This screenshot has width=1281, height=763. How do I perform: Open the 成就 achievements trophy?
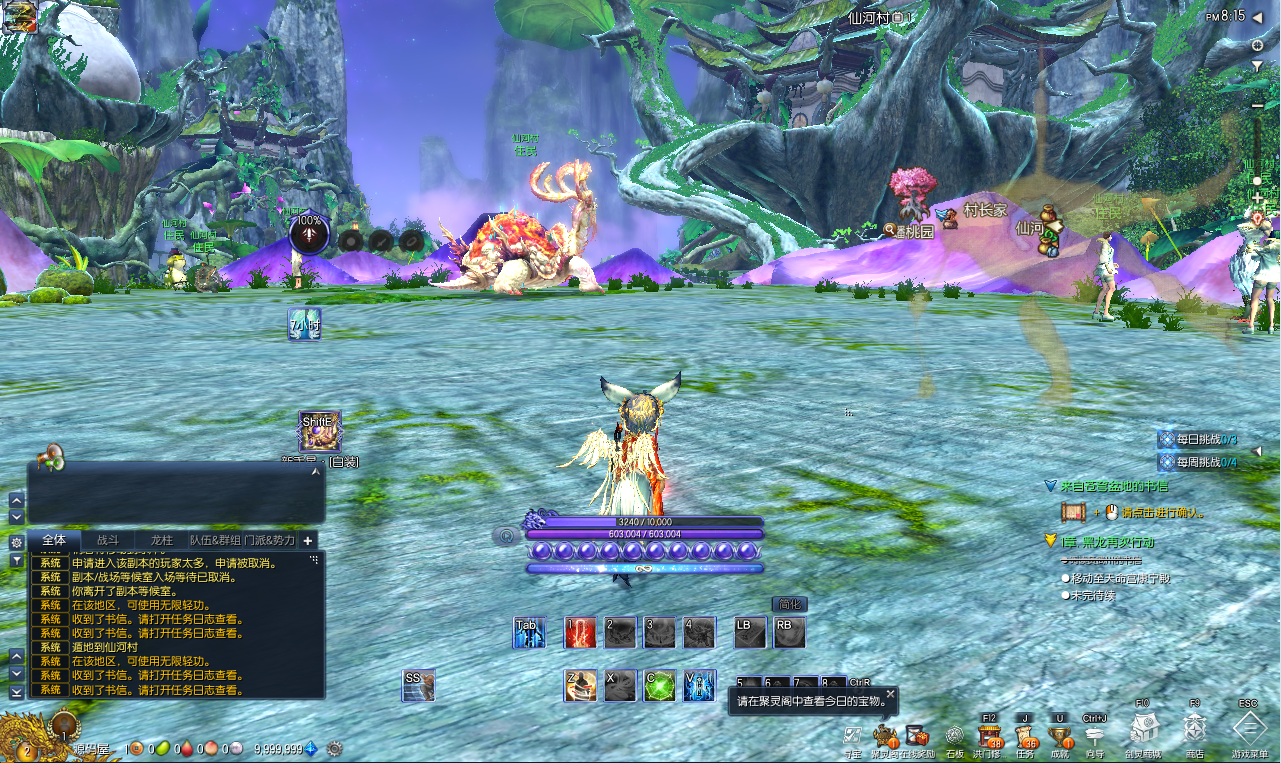[x=1060, y=737]
